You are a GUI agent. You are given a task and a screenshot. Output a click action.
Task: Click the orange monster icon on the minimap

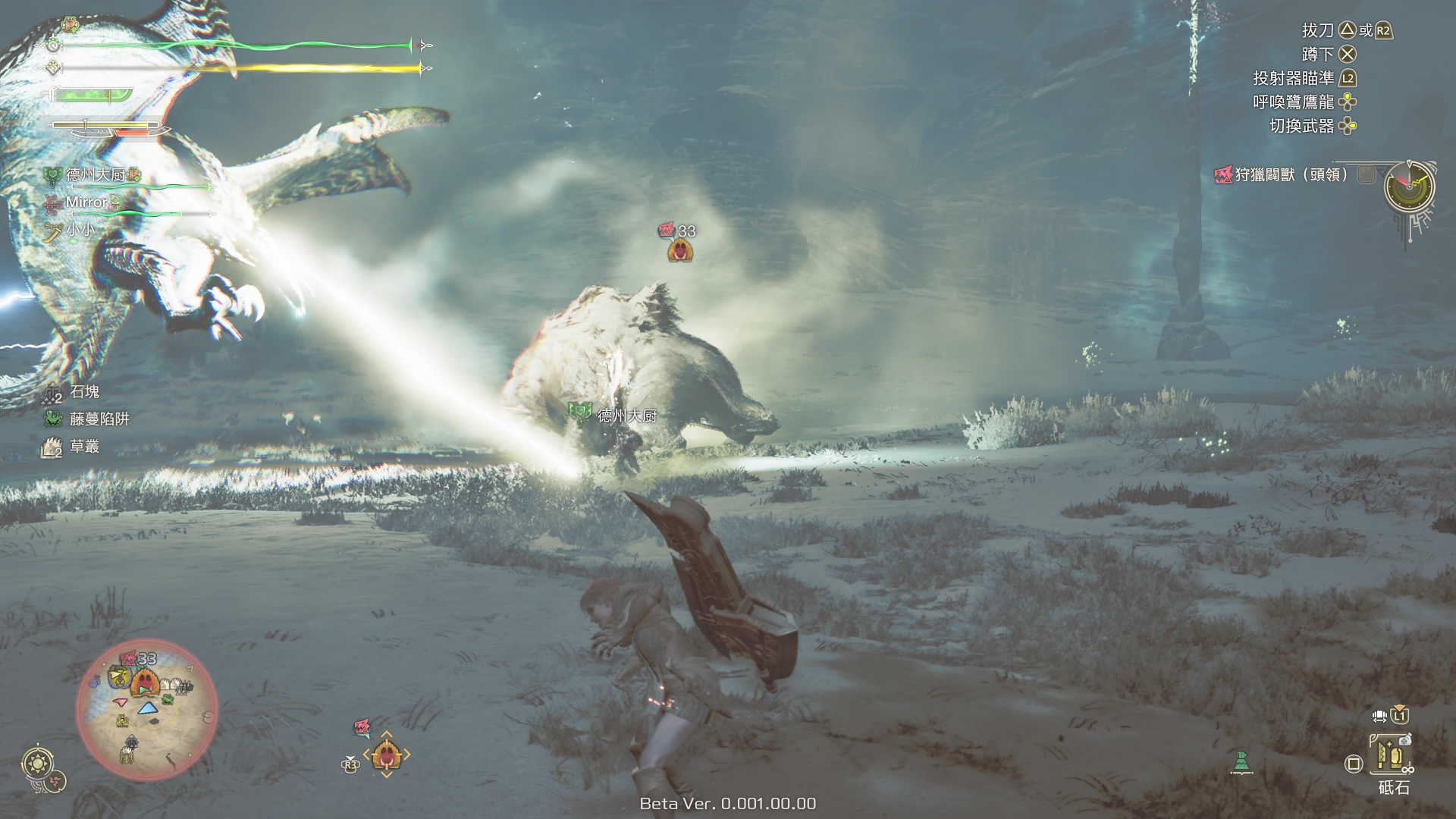point(143,682)
